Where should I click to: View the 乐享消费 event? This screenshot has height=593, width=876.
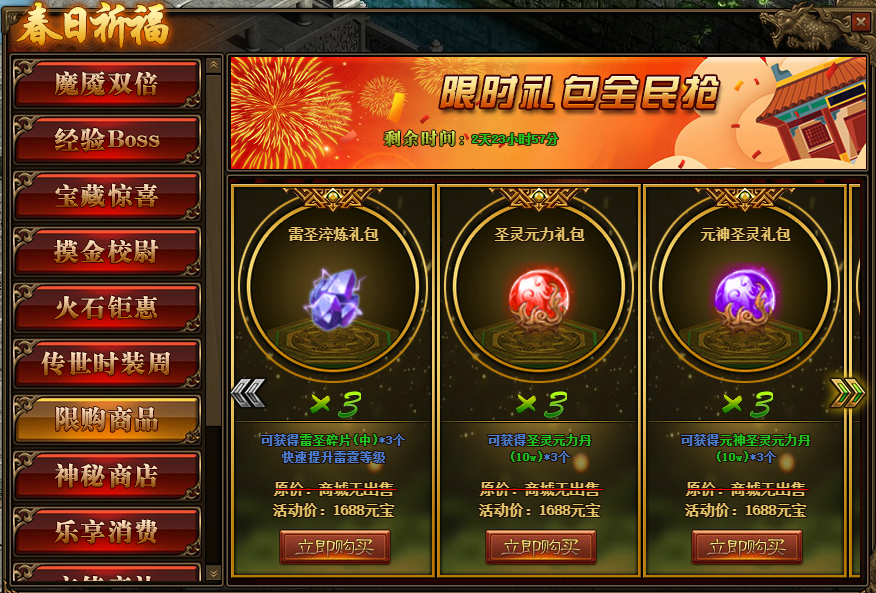click(106, 532)
